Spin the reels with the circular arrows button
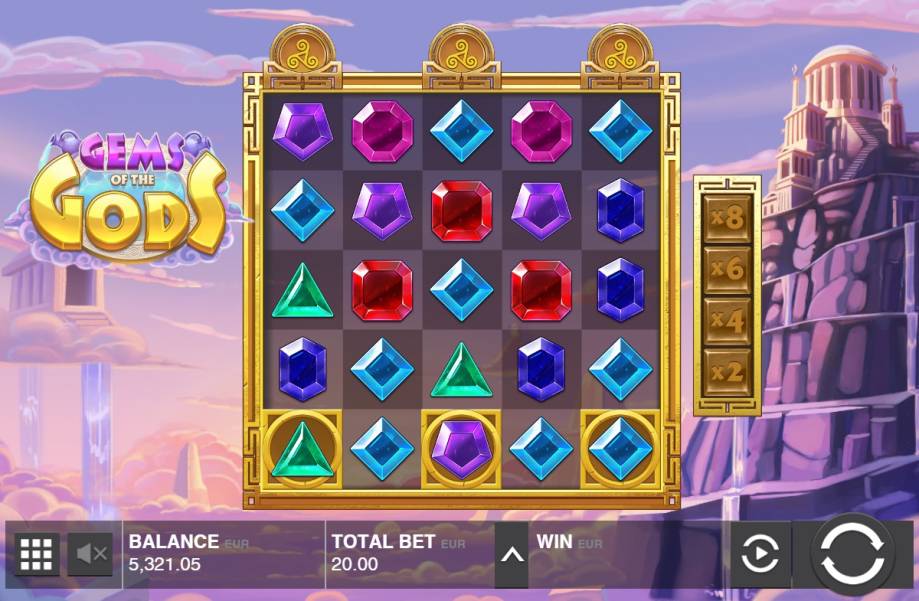This screenshot has width=919, height=601. tap(851, 553)
